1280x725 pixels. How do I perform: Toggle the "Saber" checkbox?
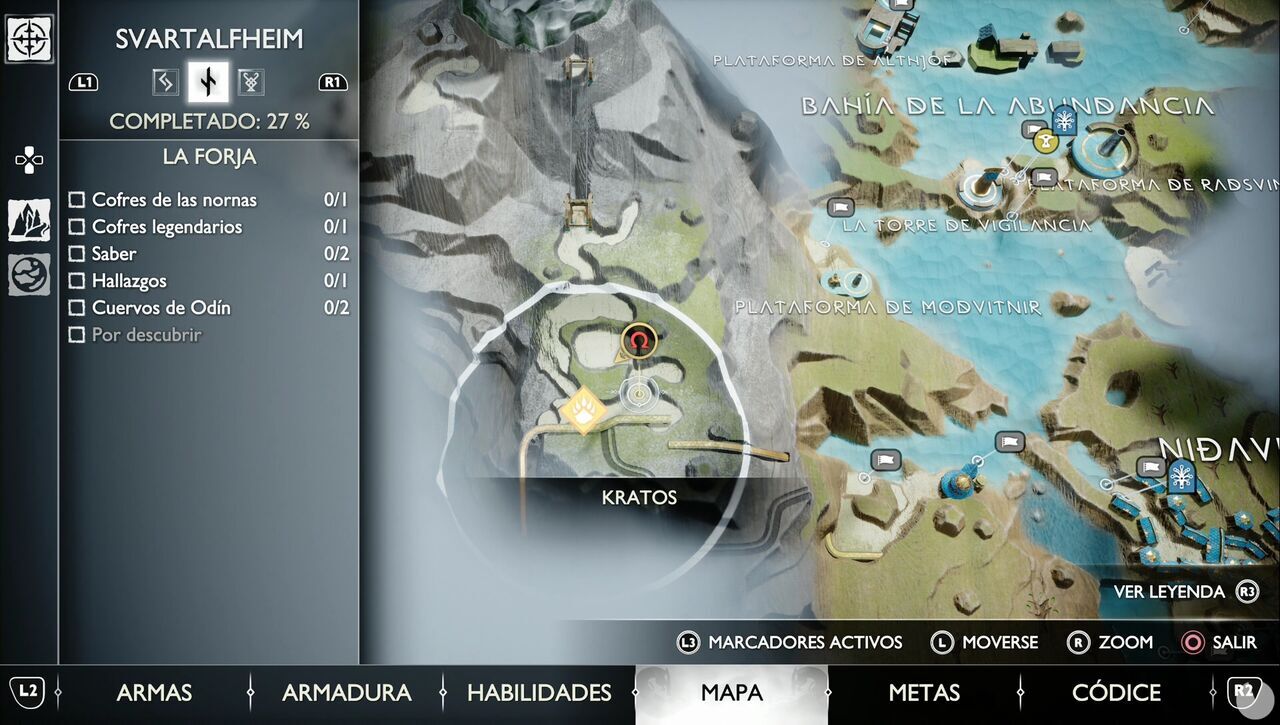[x=77, y=254]
